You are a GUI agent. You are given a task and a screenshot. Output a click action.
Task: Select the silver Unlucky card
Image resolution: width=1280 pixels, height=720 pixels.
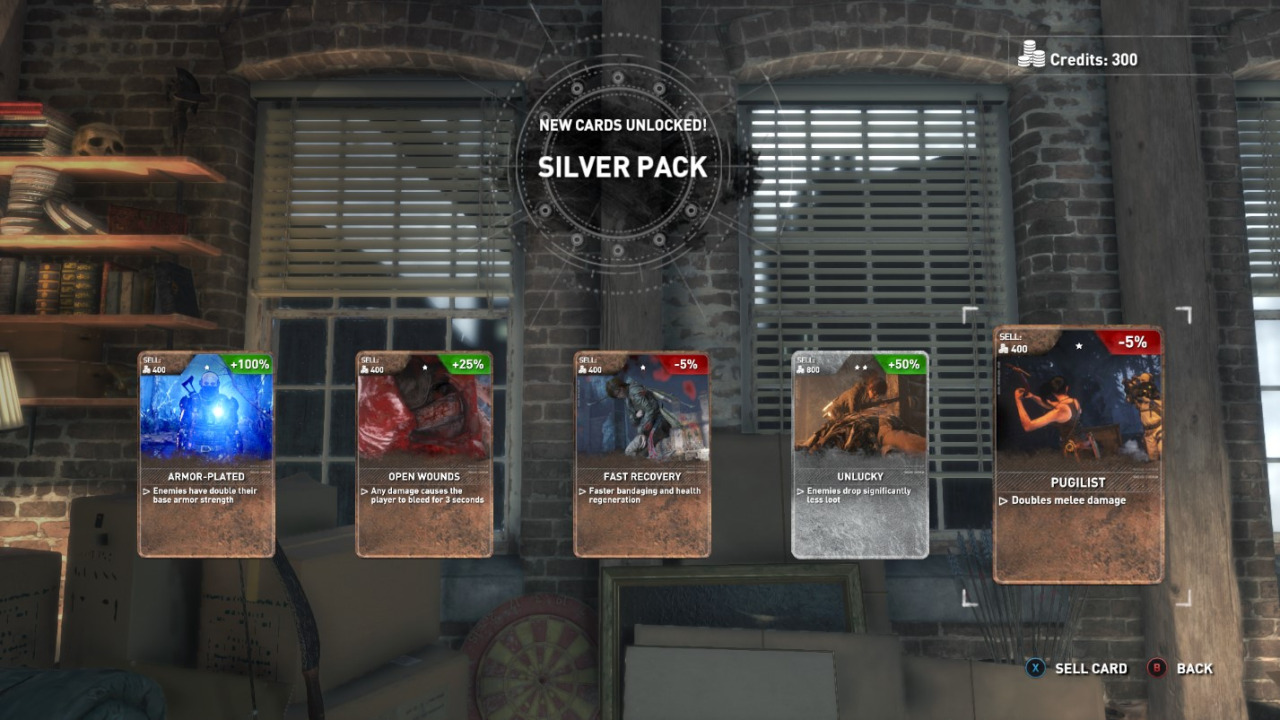click(x=860, y=454)
